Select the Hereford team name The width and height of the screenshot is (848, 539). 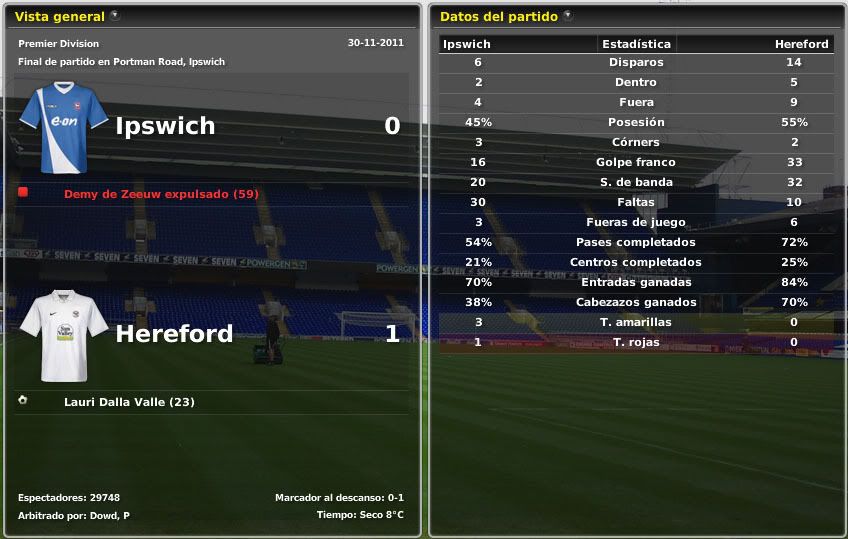174,334
